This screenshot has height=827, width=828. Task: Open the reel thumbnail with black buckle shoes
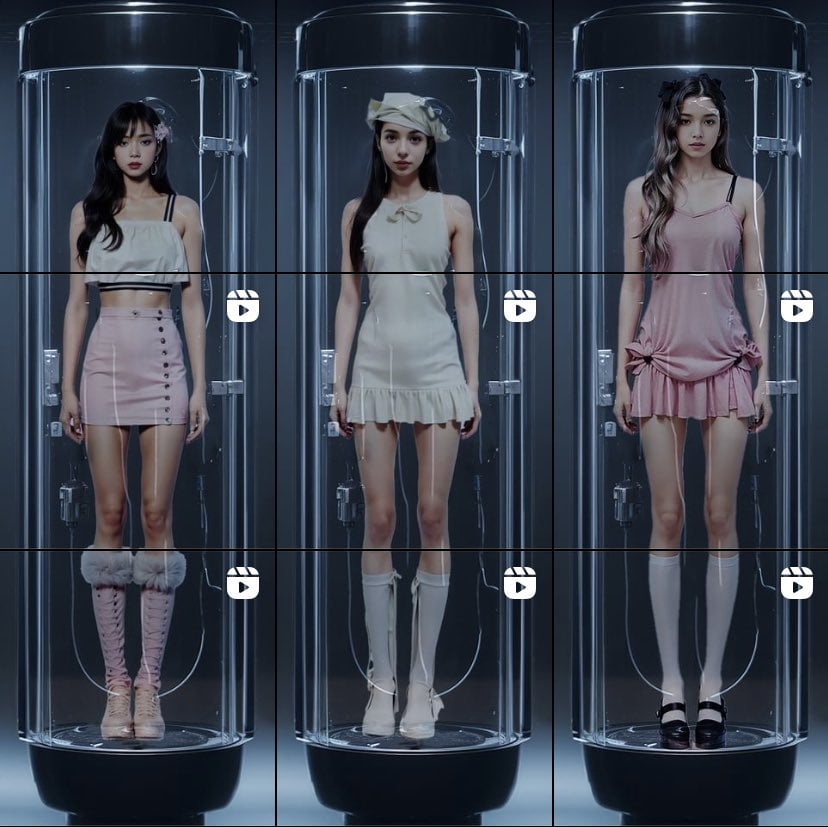[x=690, y=686]
